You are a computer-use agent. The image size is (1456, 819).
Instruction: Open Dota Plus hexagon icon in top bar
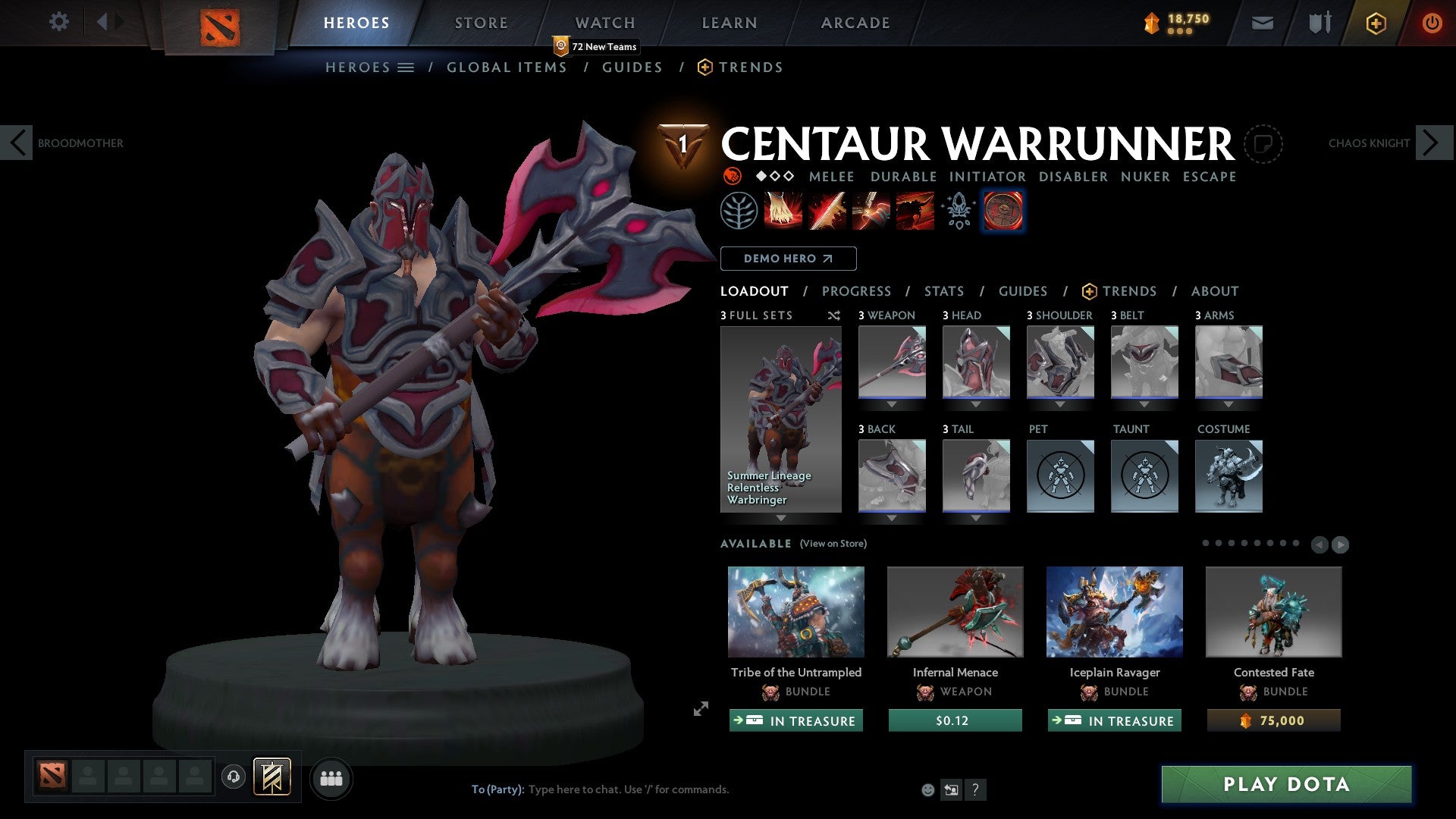tap(1375, 23)
